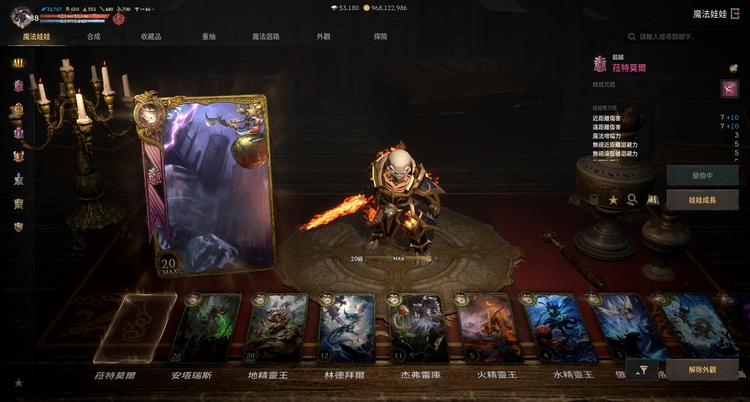Open the card filter funnel button
This screenshot has height=402, width=750.
(x=644, y=371)
